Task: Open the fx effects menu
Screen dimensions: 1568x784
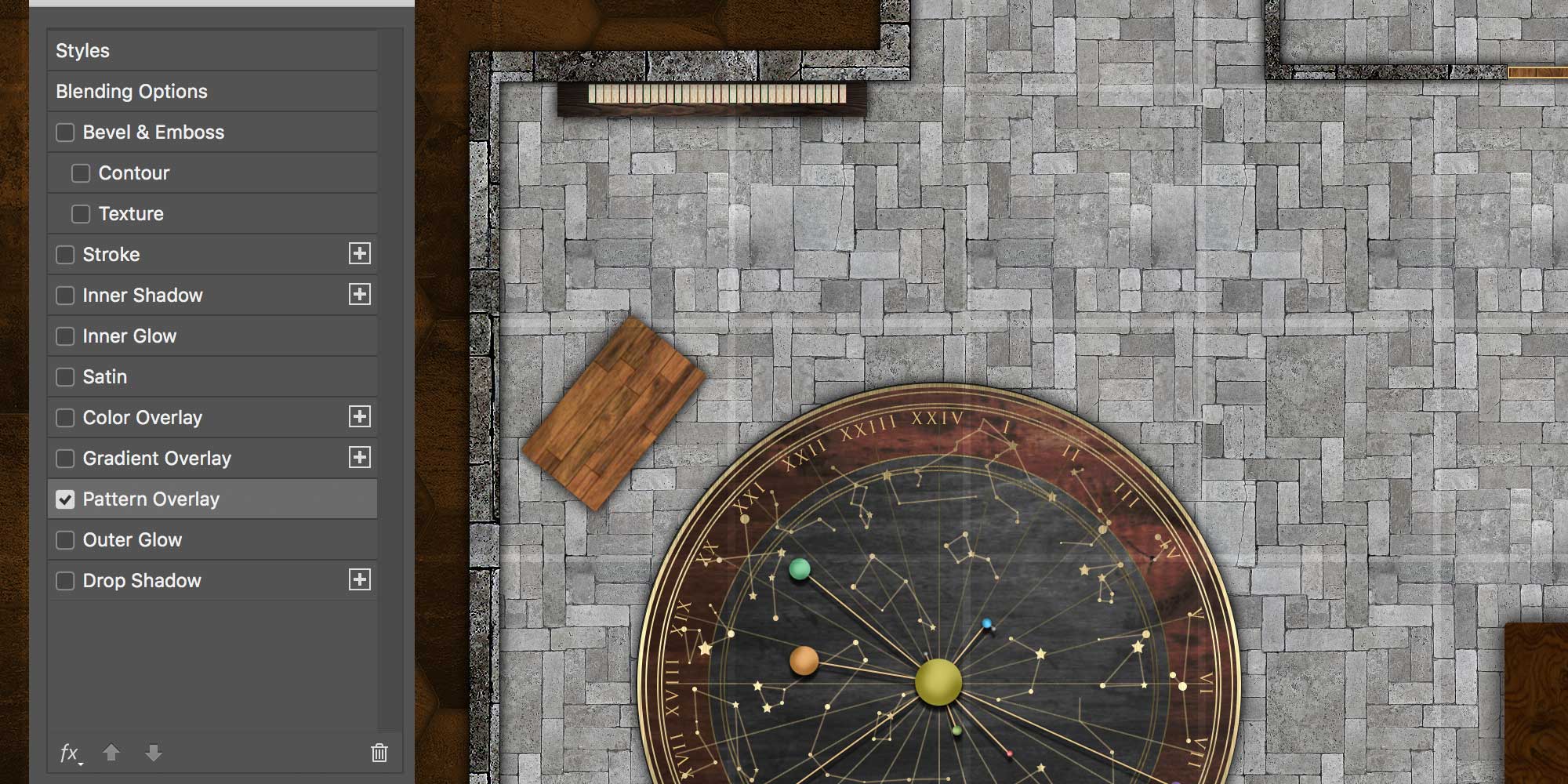Action: [x=70, y=753]
